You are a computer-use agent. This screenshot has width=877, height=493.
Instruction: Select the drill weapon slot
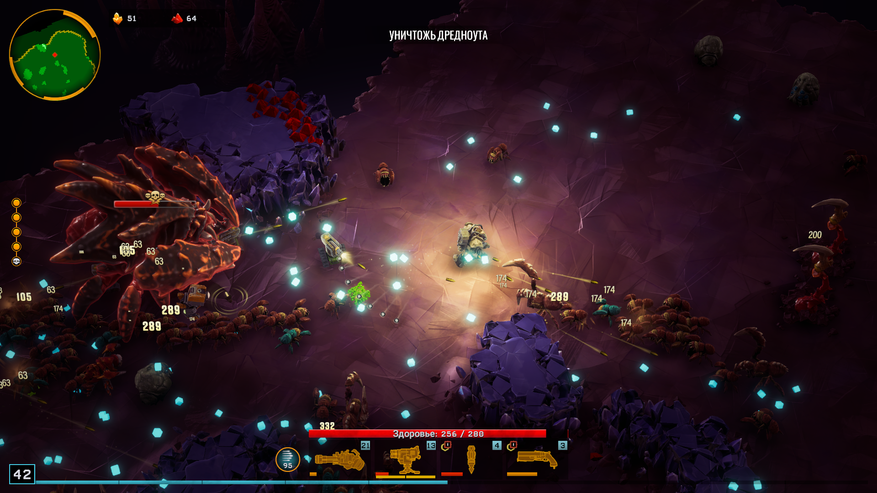pos(471,460)
